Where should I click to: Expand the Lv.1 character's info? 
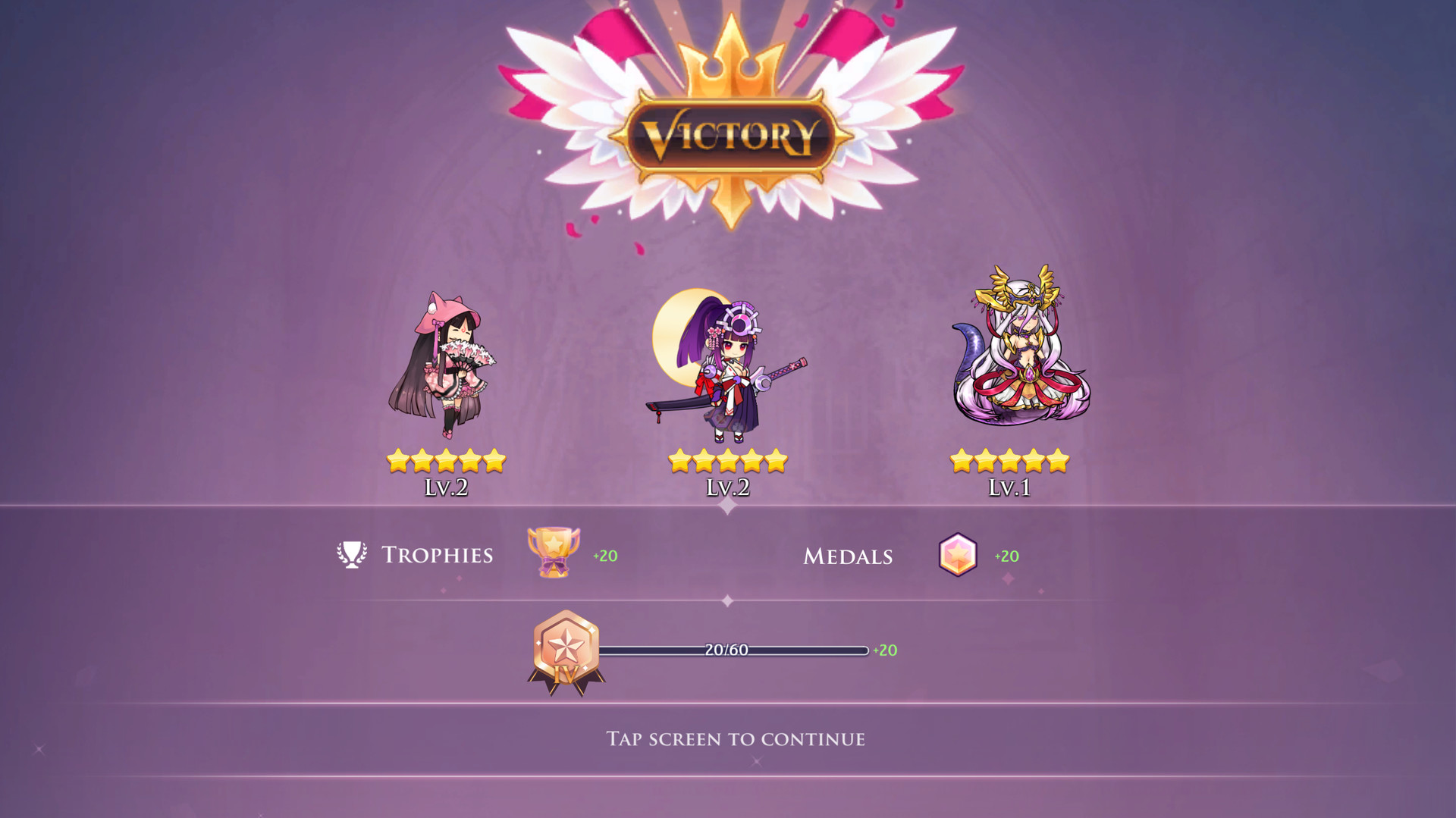click(1009, 489)
